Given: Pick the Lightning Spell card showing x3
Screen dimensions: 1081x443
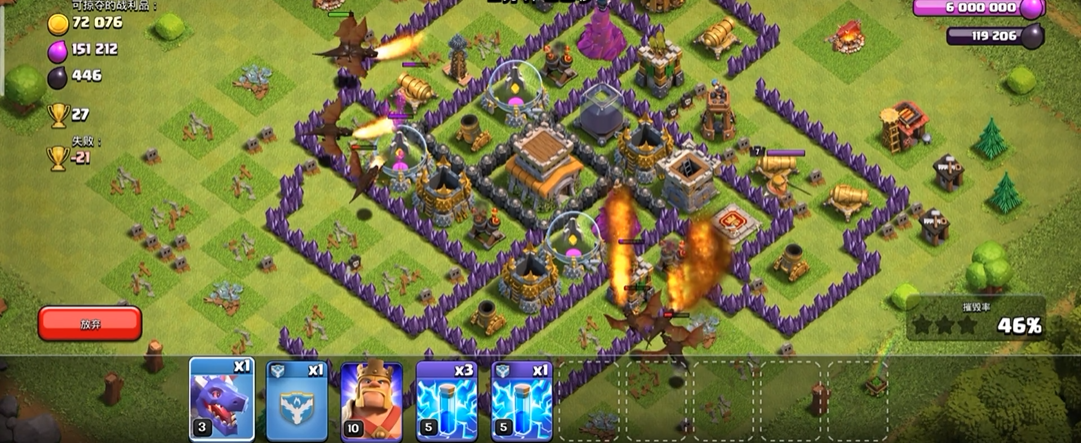Looking at the screenshot, I should (x=447, y=399).
